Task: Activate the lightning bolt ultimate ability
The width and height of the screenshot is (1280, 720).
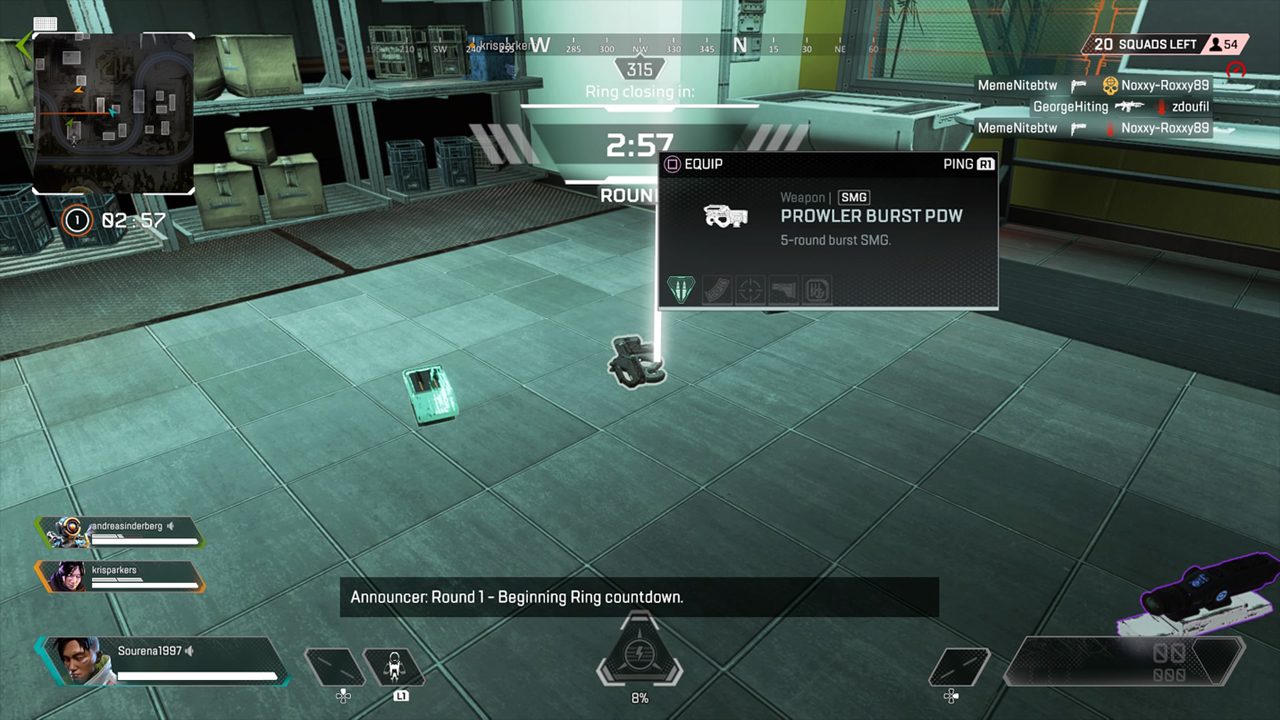Action: tap(638, 654)
